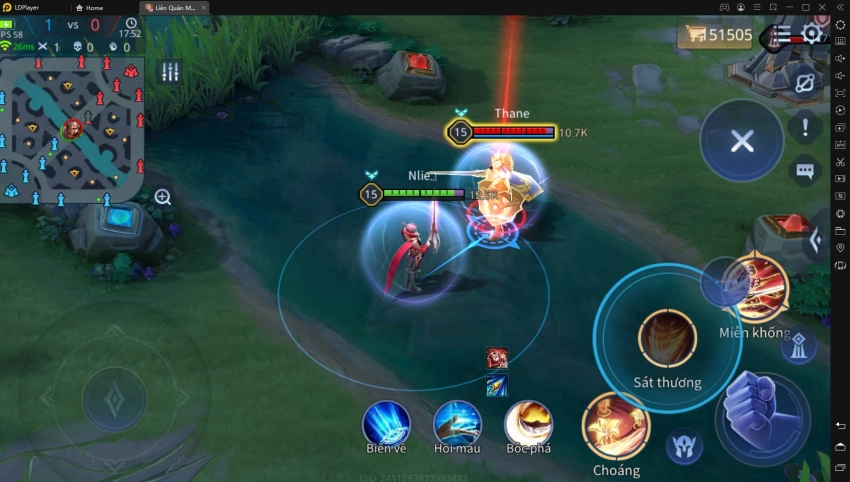Open the chat bubble quick messages
The width and height of the screenshot is (850, 482).
[x=805, y=171]
